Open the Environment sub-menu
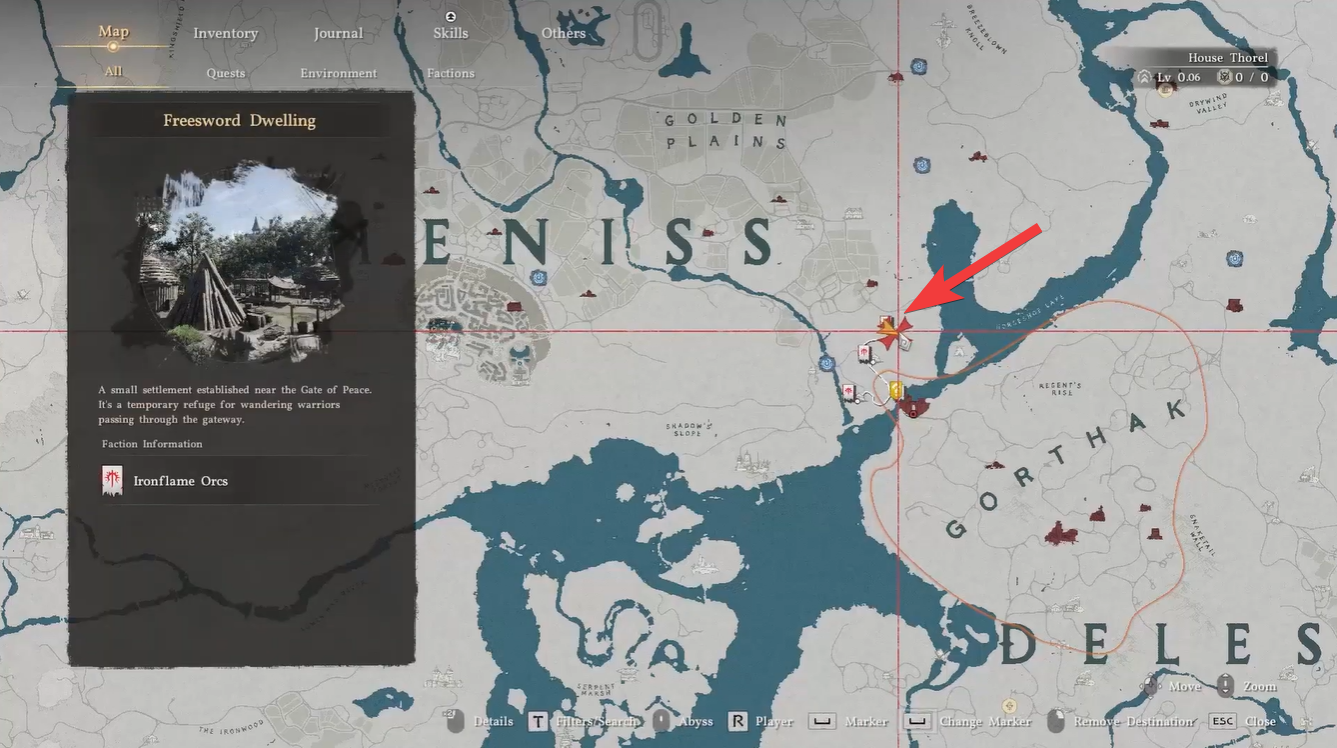This screenshot has height=748, width=1337. 338,72
